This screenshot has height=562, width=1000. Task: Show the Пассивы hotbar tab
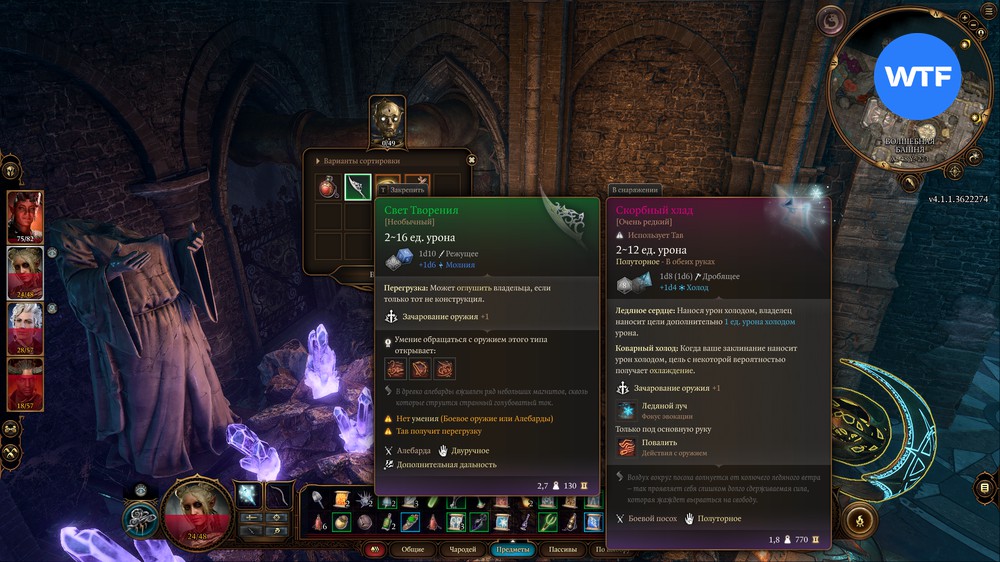(565, 549)
